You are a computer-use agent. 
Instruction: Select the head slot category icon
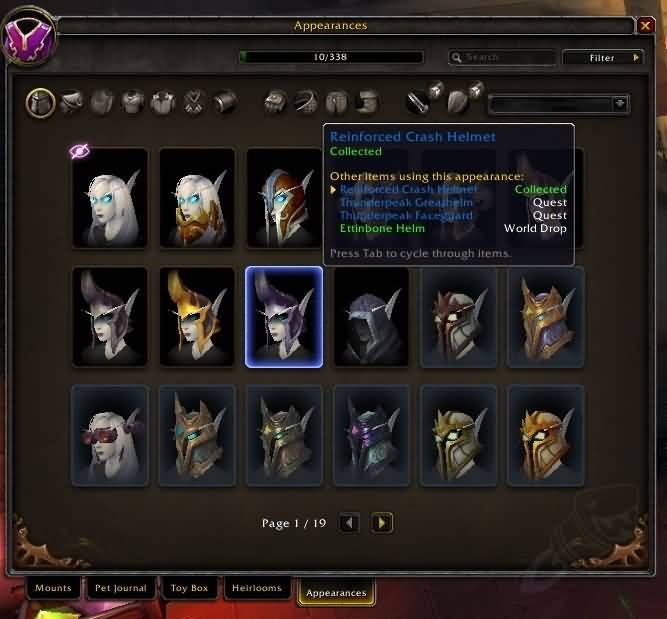click(x=40, y=102)
